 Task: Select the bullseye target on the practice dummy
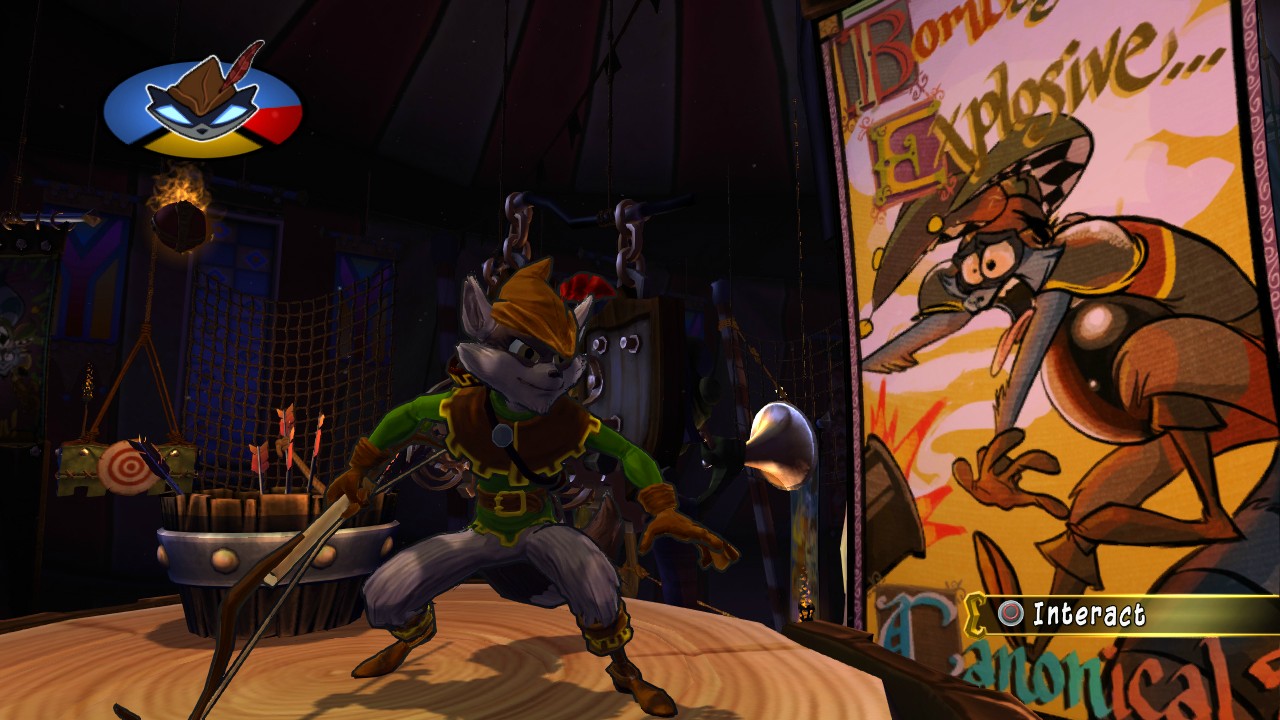129,466
